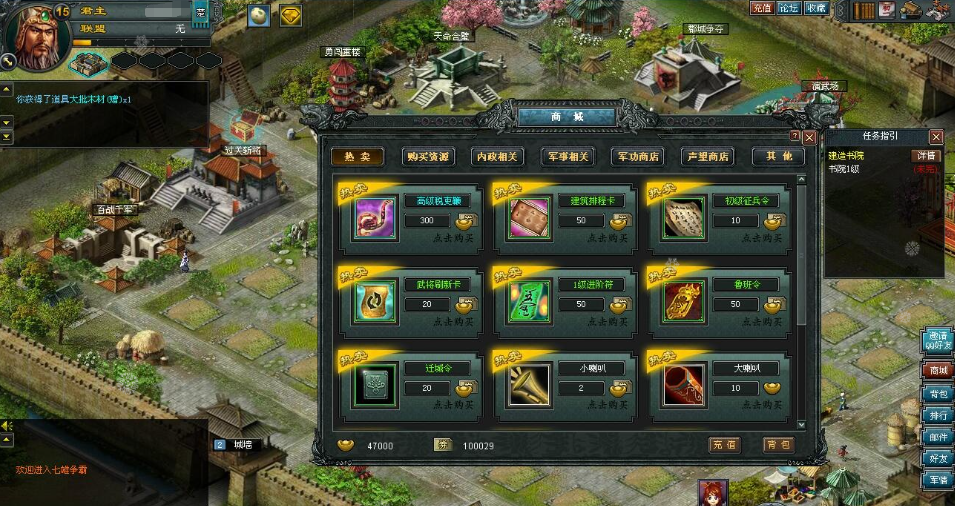Close the 商城 shop window

(x=809, y=137)
